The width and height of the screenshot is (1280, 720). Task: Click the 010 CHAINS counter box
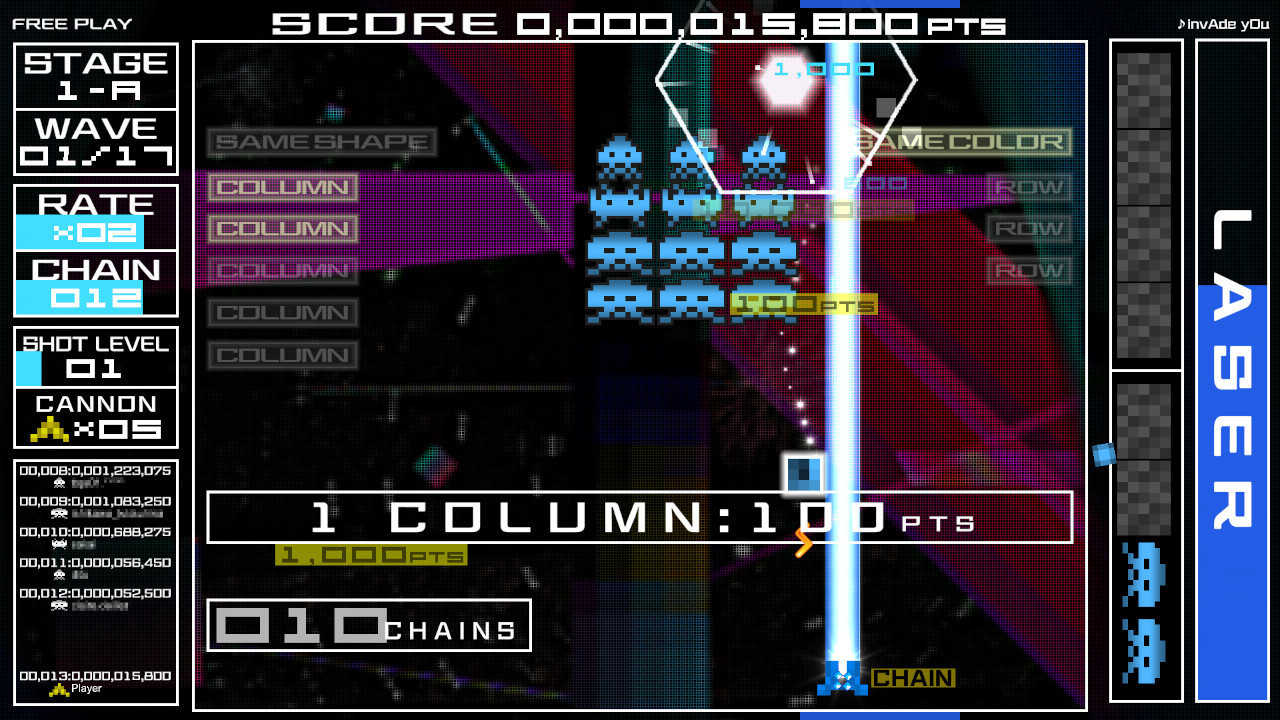[x=368, y=626]
